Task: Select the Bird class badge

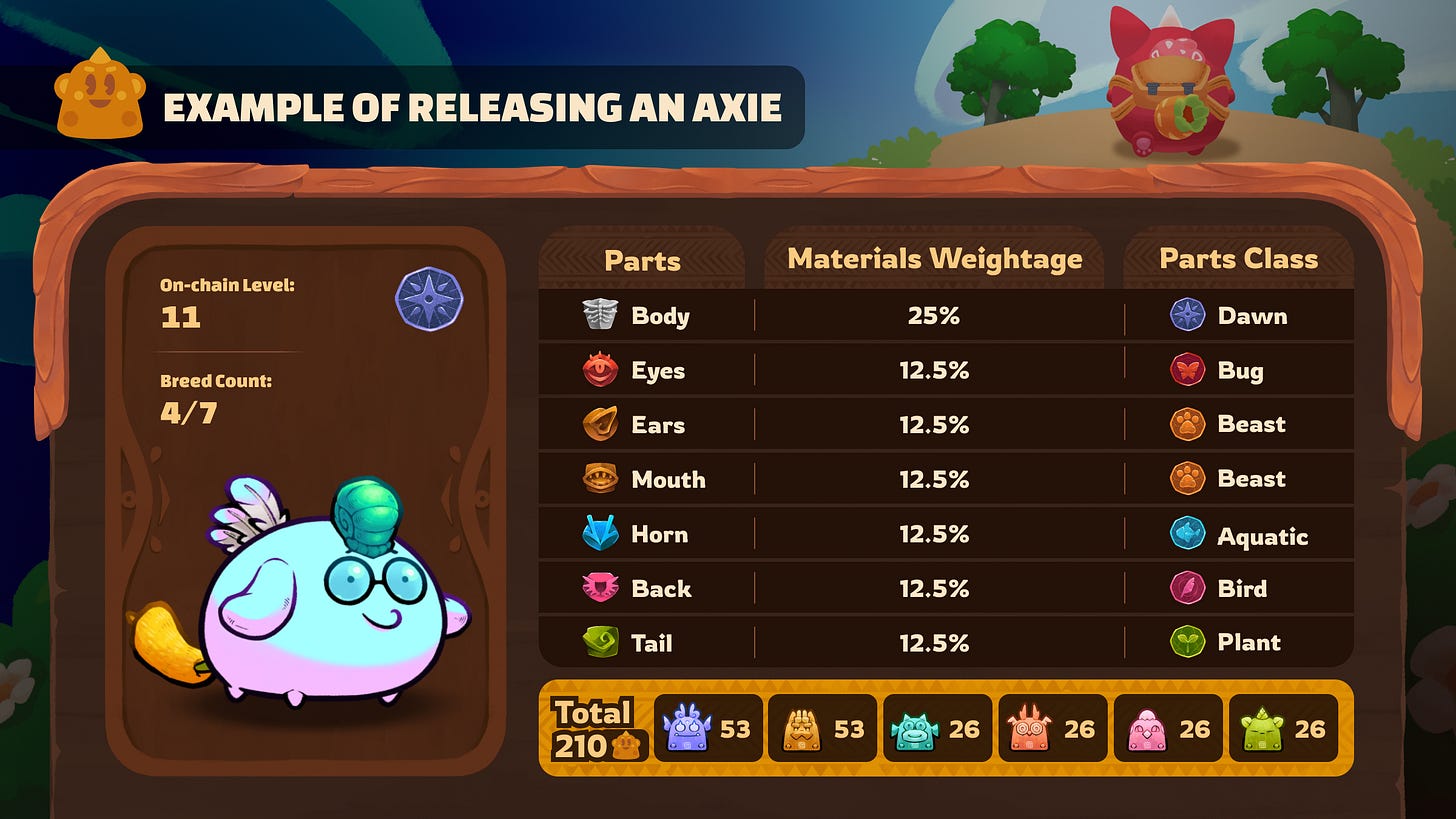Action: coord(1186,589)
